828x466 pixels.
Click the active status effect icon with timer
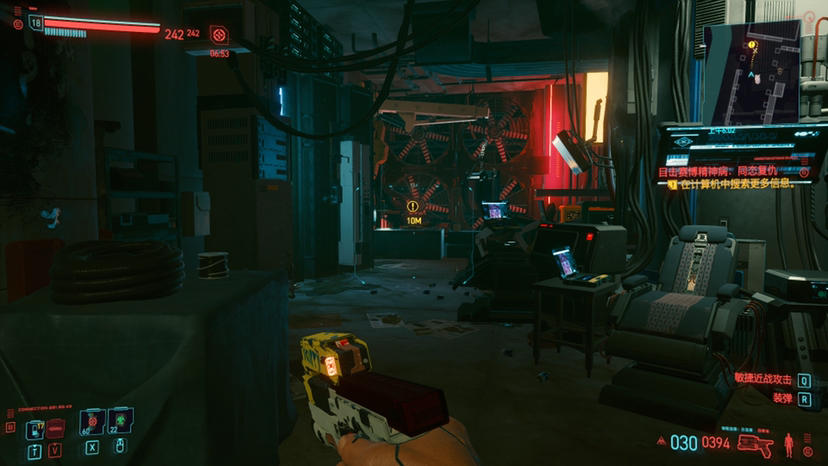(219, 36)
